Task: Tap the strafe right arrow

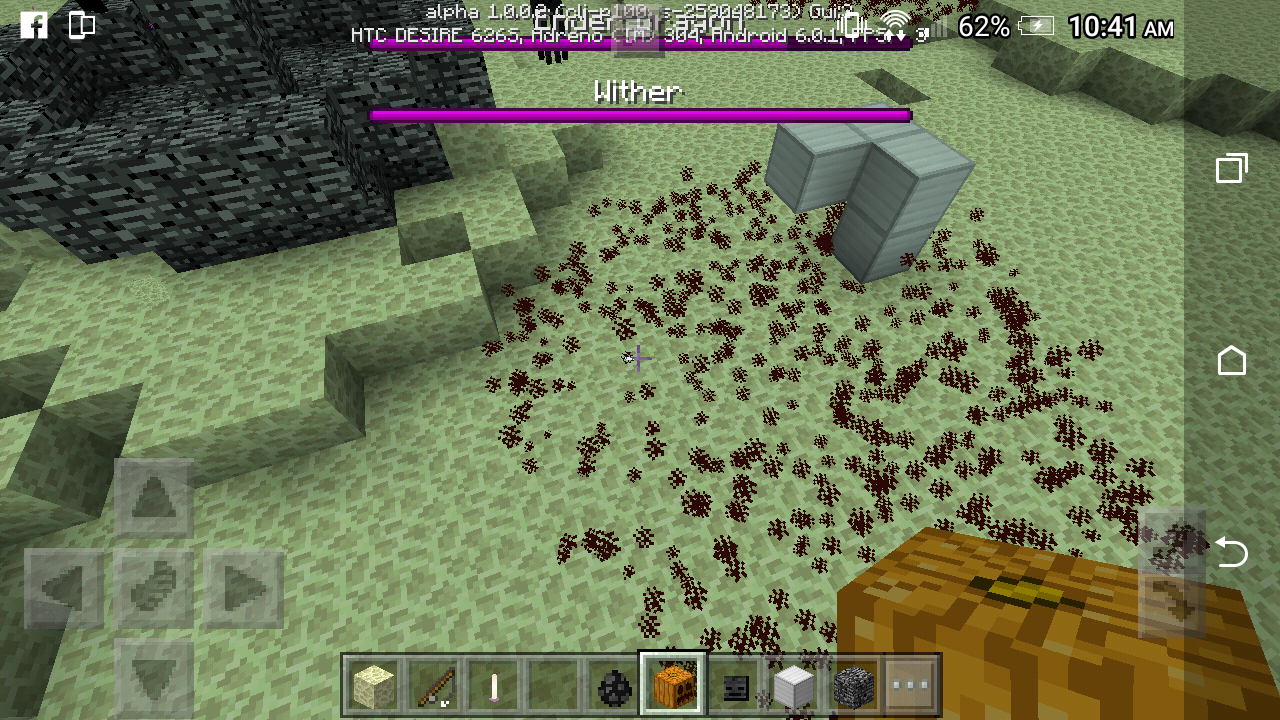Action: [x=243, y=589]
